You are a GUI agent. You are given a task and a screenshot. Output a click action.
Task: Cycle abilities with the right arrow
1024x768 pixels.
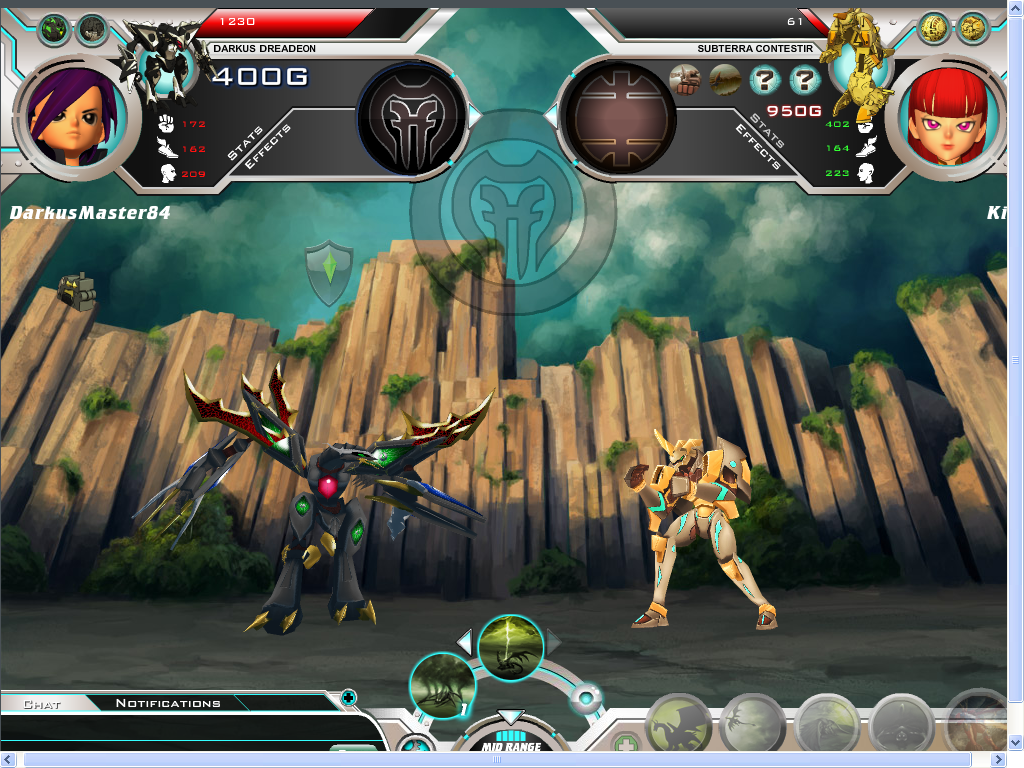pyautogui.click(x=554, y=640)
